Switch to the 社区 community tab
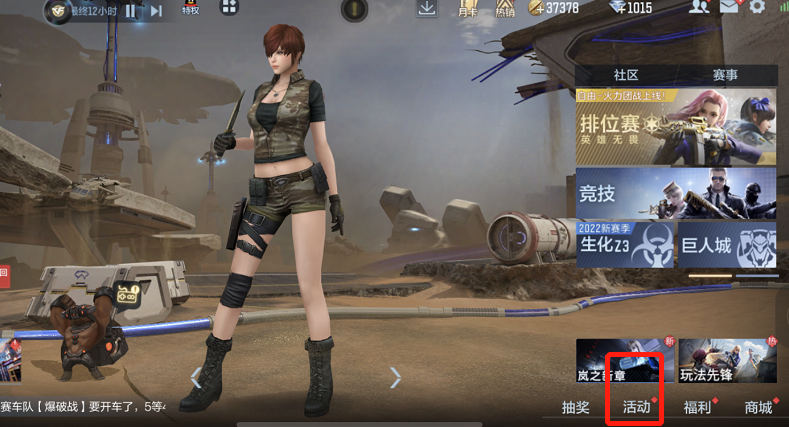 click(626, 75)
